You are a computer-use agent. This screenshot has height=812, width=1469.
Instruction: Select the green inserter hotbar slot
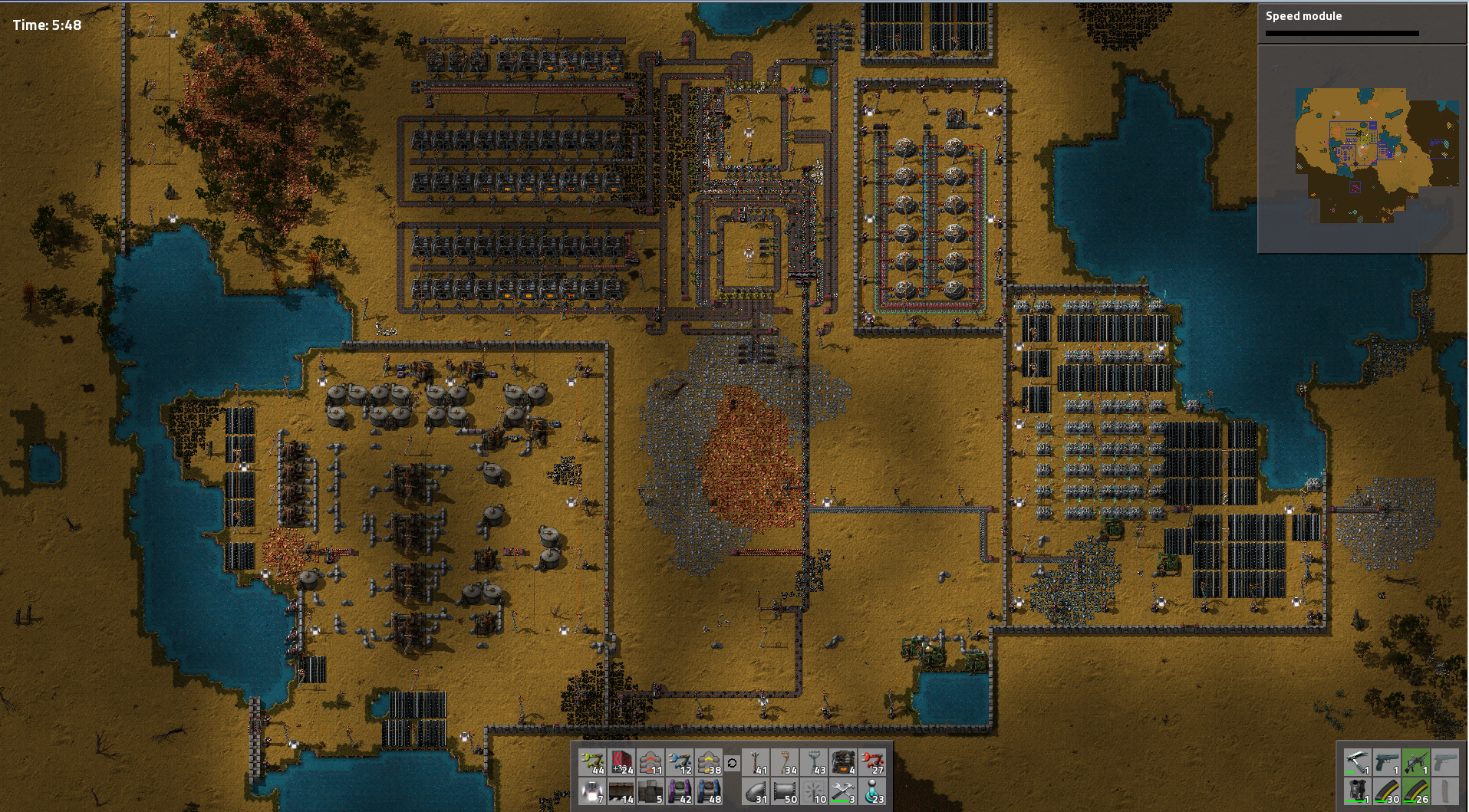point(593,763)
